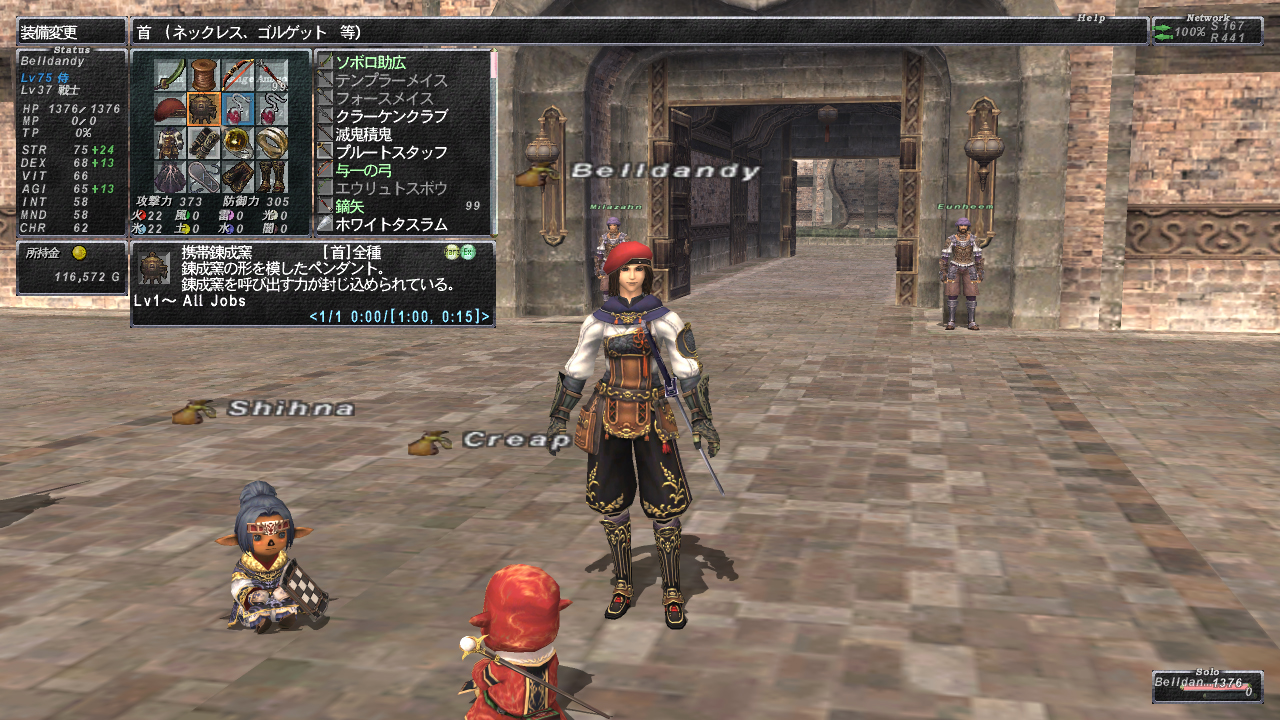
Task: Select the yellow gem ring slot
Action: pyautogui.click(x=238, y=143)
